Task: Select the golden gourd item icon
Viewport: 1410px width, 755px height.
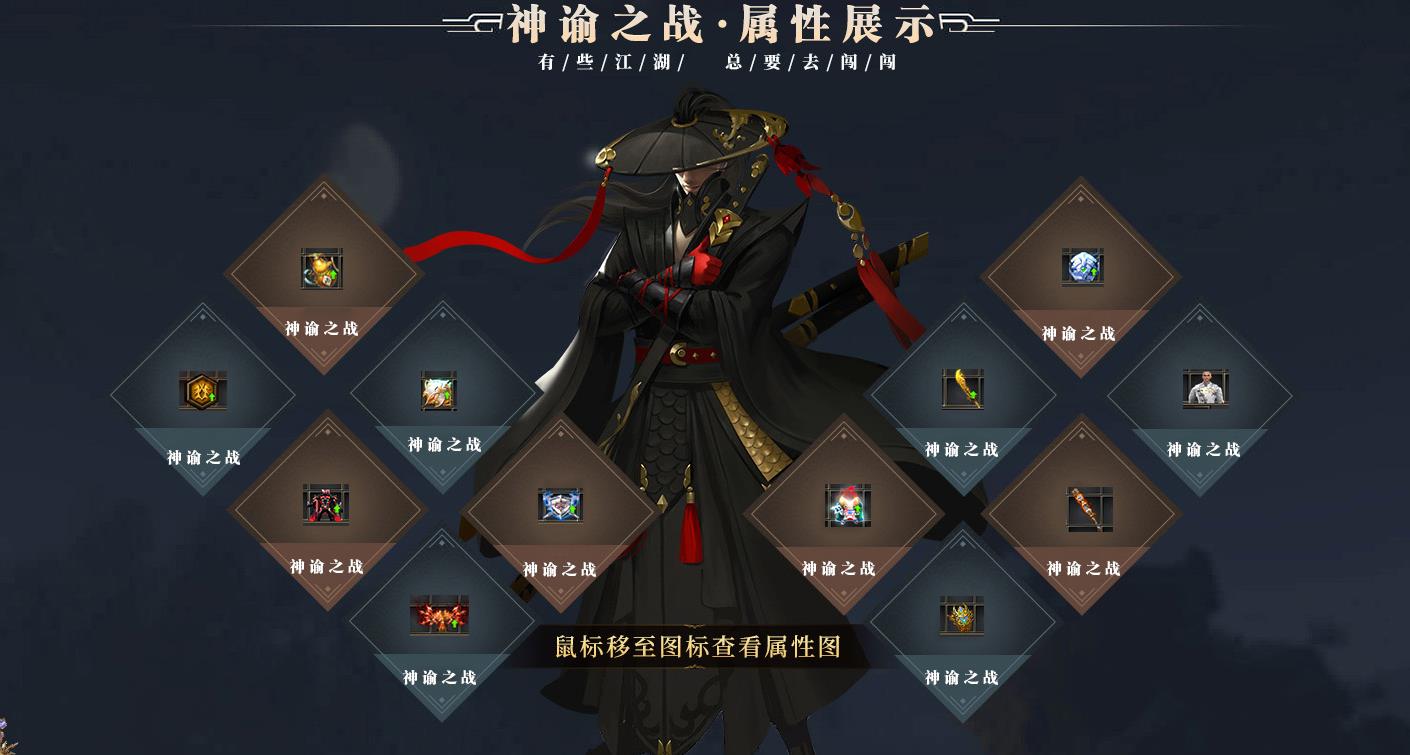Action: 322,269
